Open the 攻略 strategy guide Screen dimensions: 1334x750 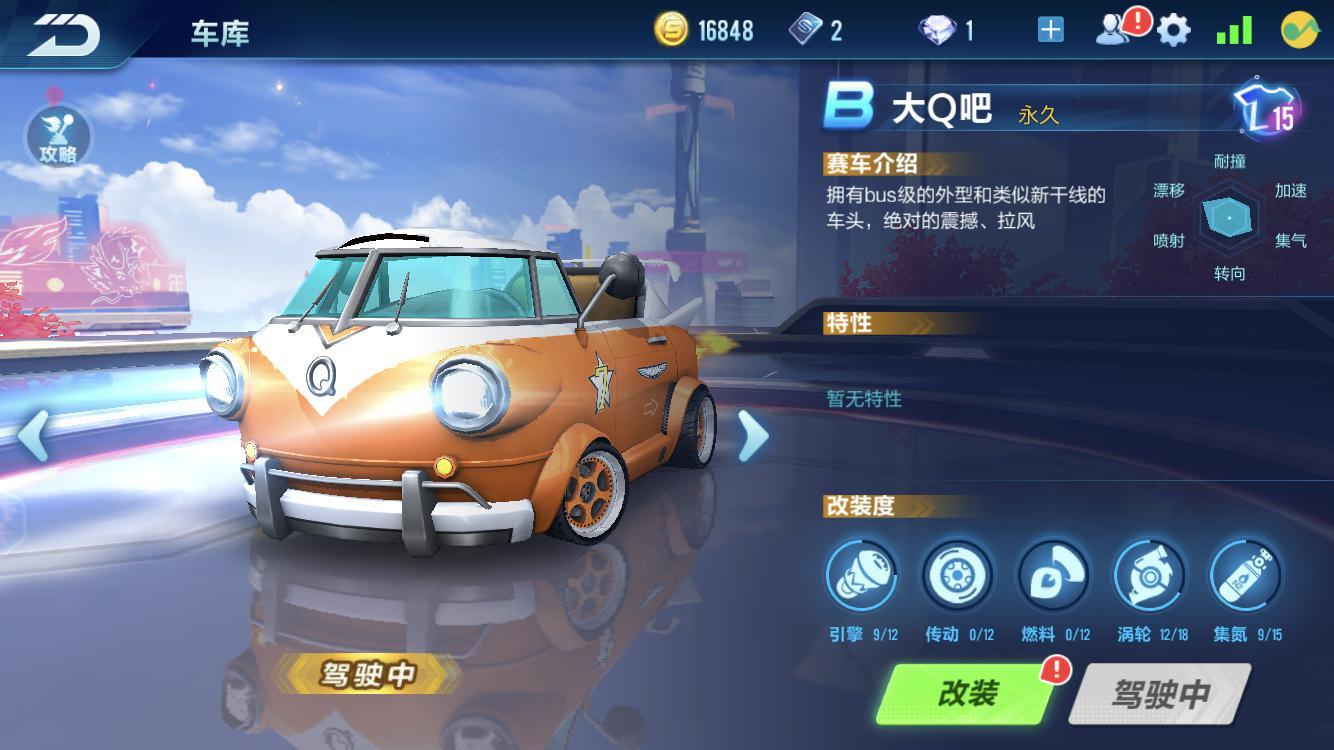pyautogui.click(x=58, y=137)
